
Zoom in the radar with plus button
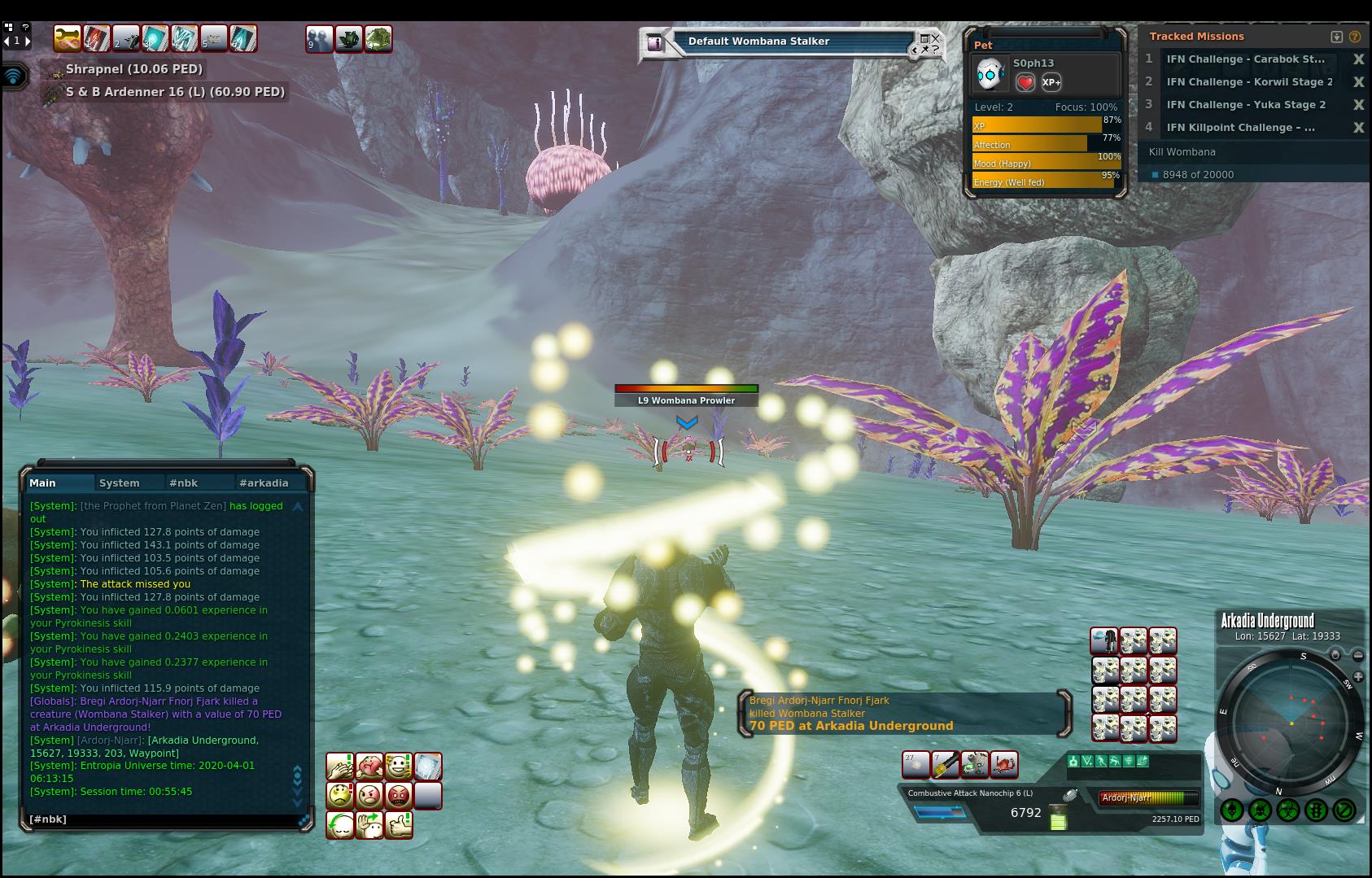(1358, 677)
